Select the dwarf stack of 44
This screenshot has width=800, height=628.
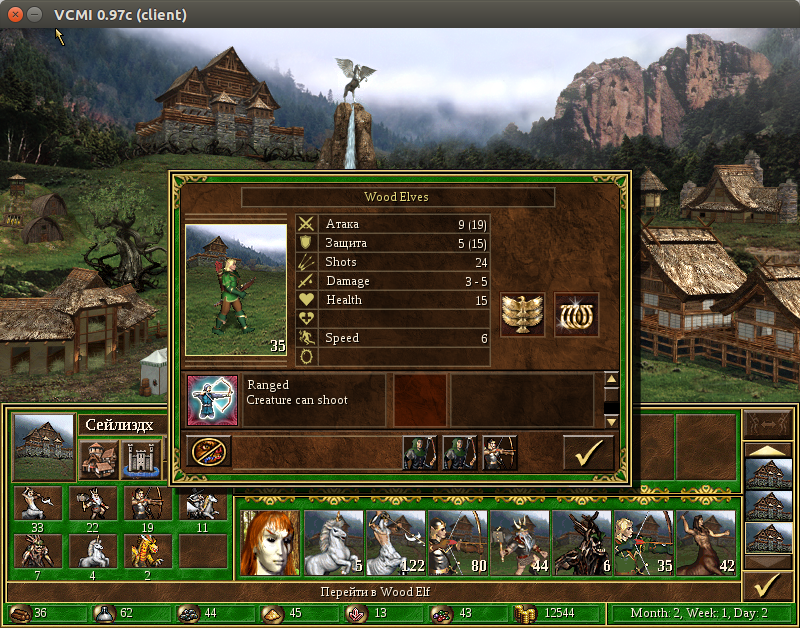(x=519, y=542)
